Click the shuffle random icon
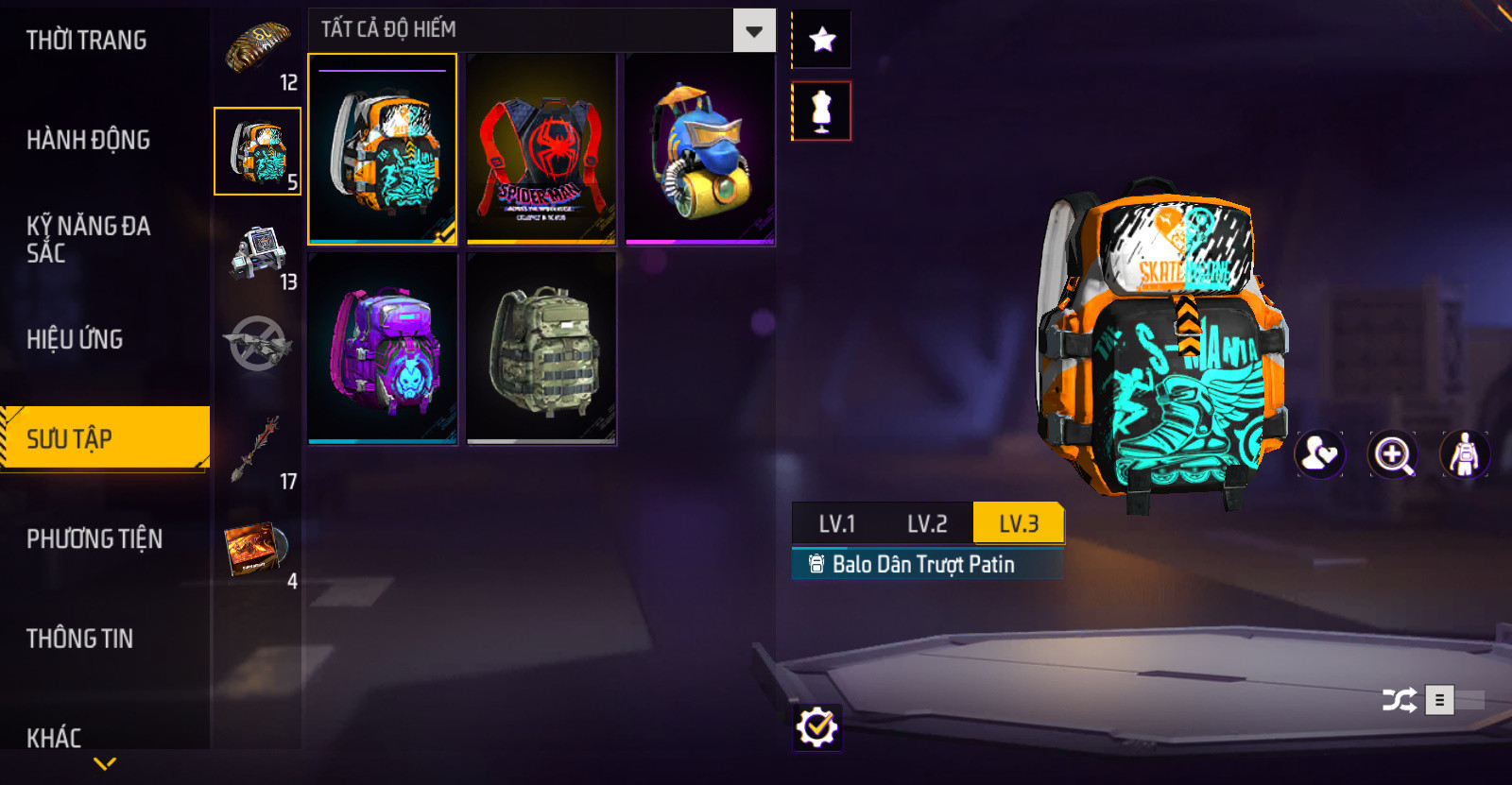The image size is (1512, 785). click(1399, 700)
